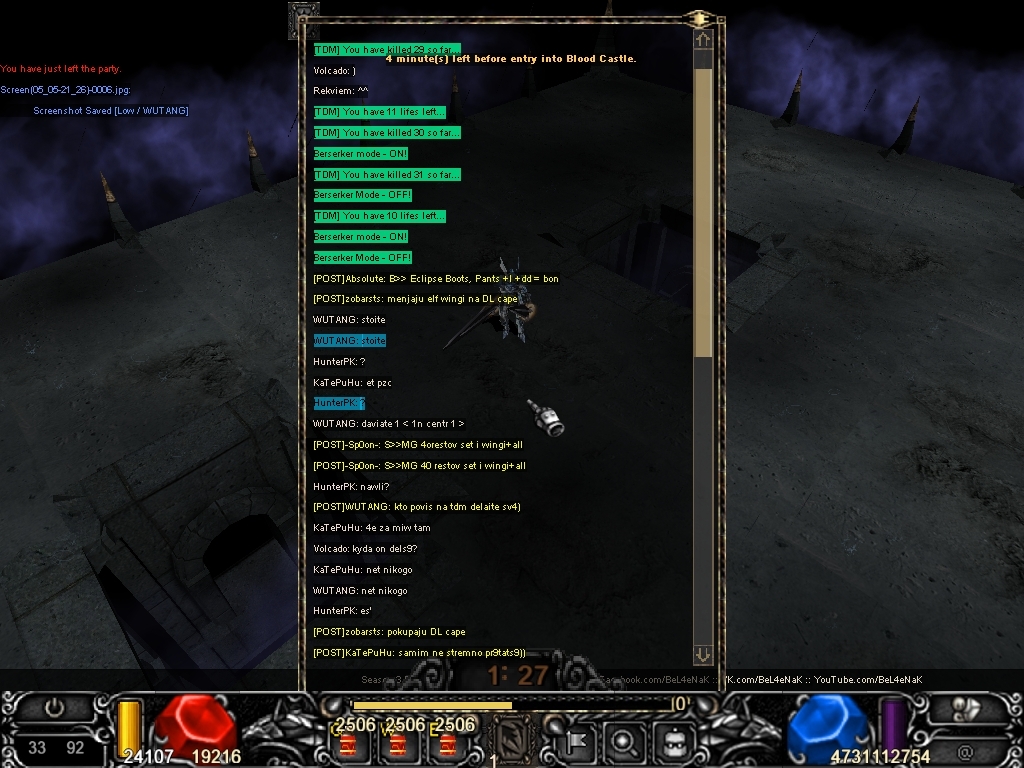The height and width of the screenshot is (768, 1024).
Task: Click Absolute's Eclipse Boots trade post
Action: coord(436,279)
